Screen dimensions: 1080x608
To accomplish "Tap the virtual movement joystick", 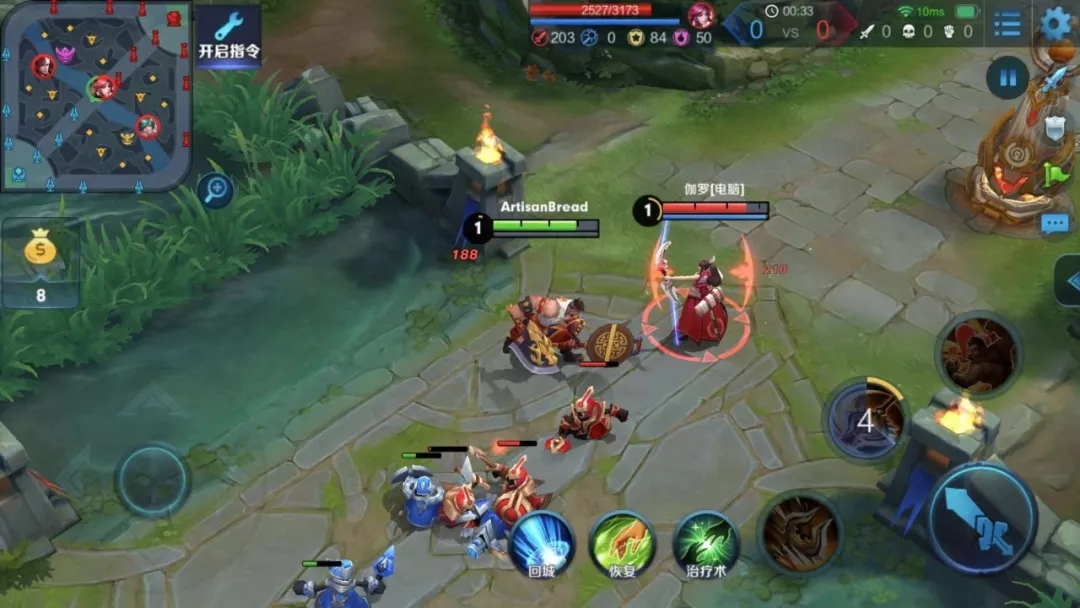I will tap(153, 480).
